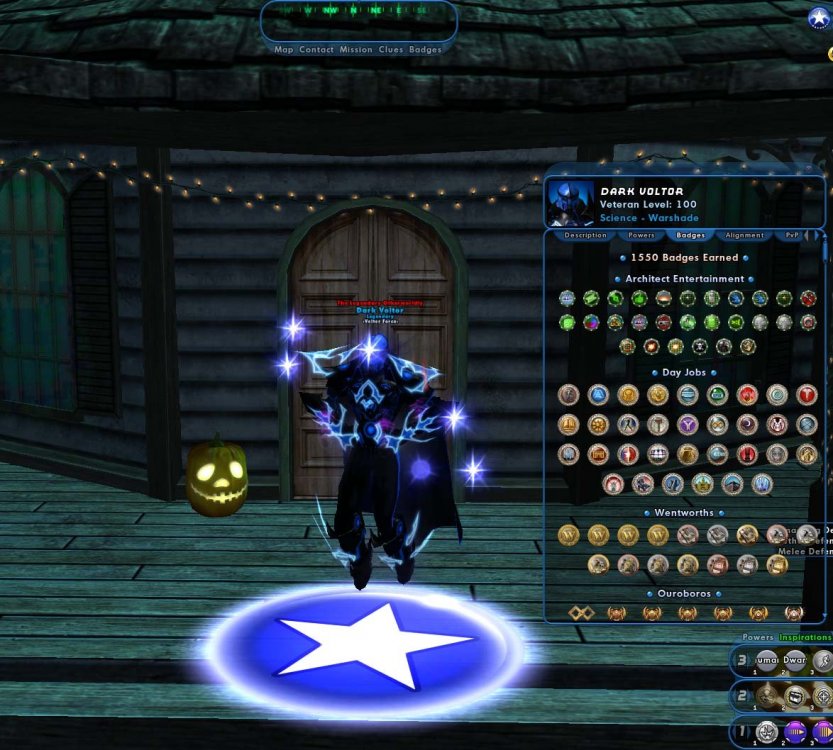Open the Mission window link

coord(356,49)
